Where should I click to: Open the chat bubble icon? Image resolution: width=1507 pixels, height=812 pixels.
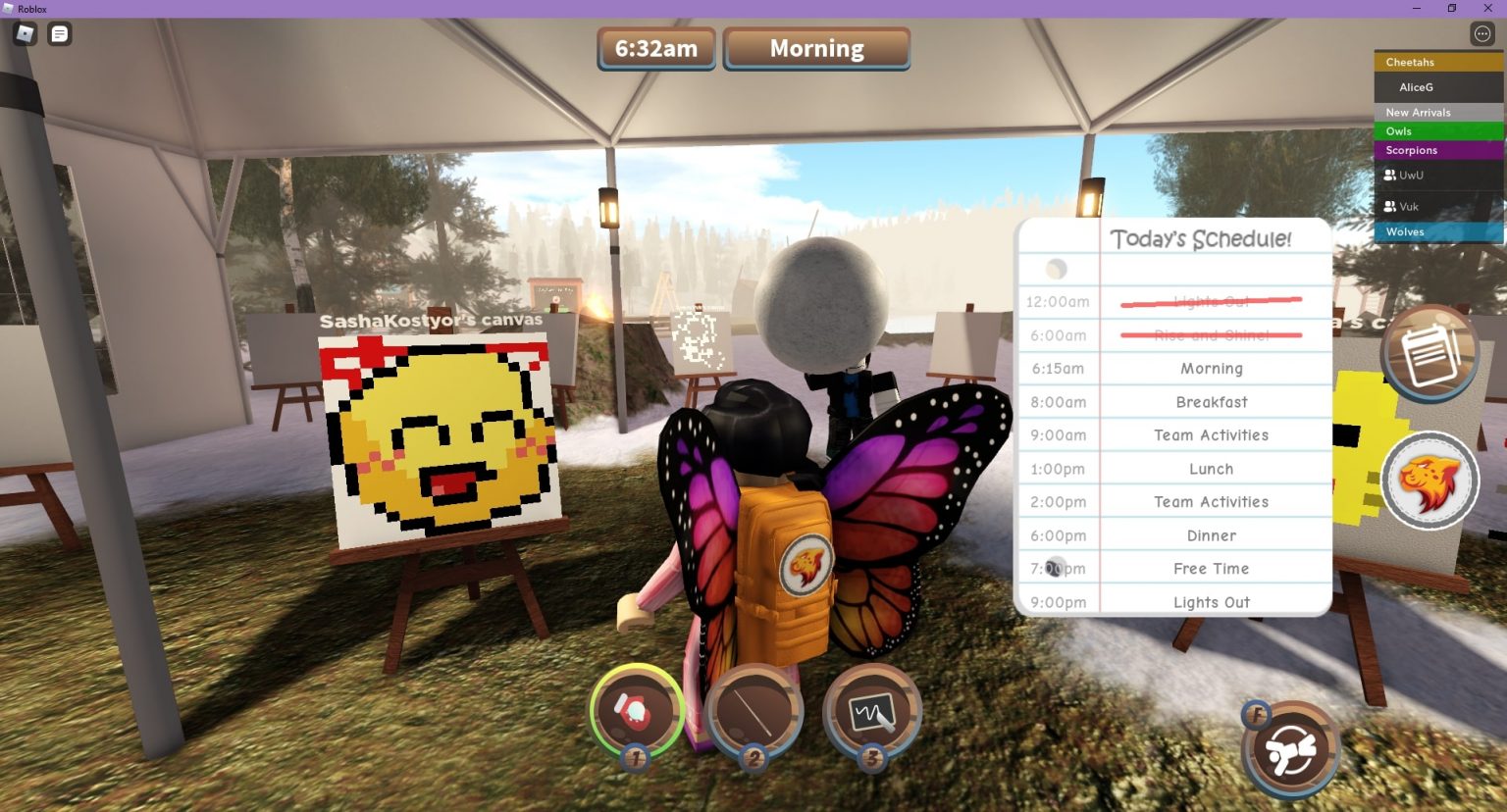(59, 33)
